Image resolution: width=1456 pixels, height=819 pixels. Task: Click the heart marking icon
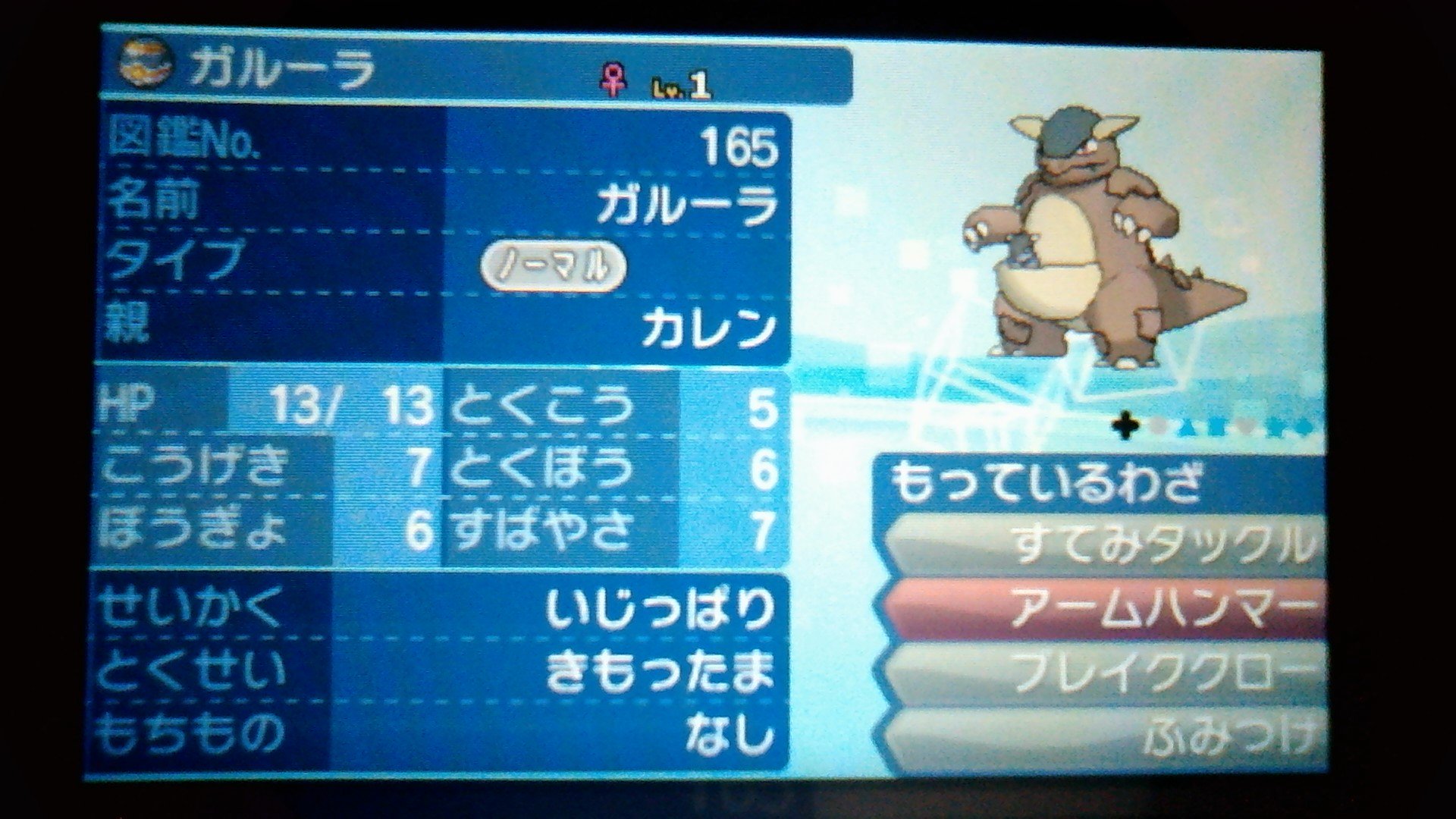point(1247,429)
